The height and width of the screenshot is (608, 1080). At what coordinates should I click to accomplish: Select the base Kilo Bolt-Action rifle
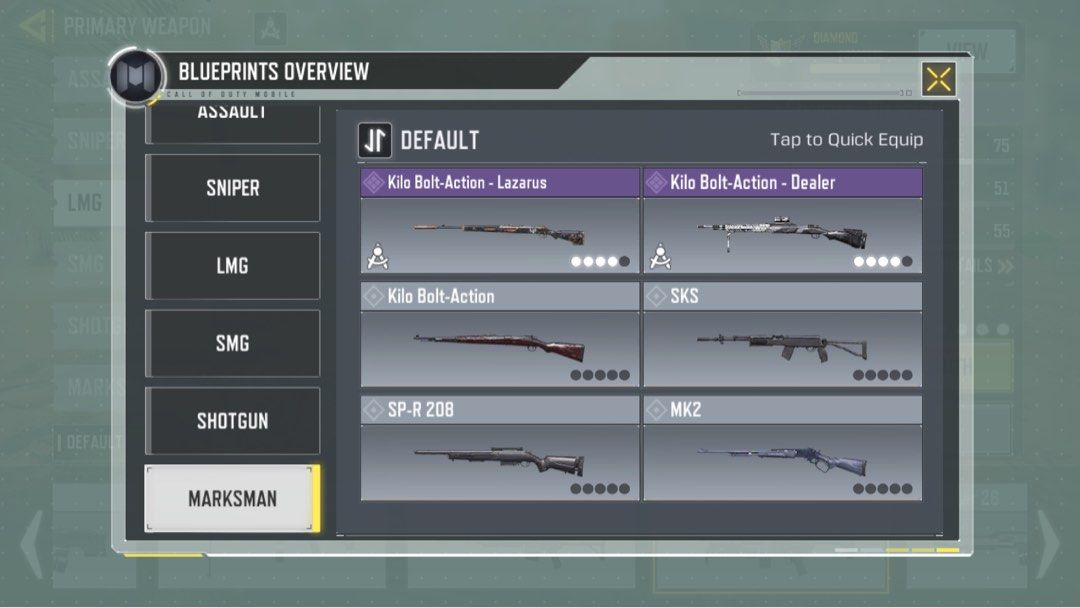point(500,335)
